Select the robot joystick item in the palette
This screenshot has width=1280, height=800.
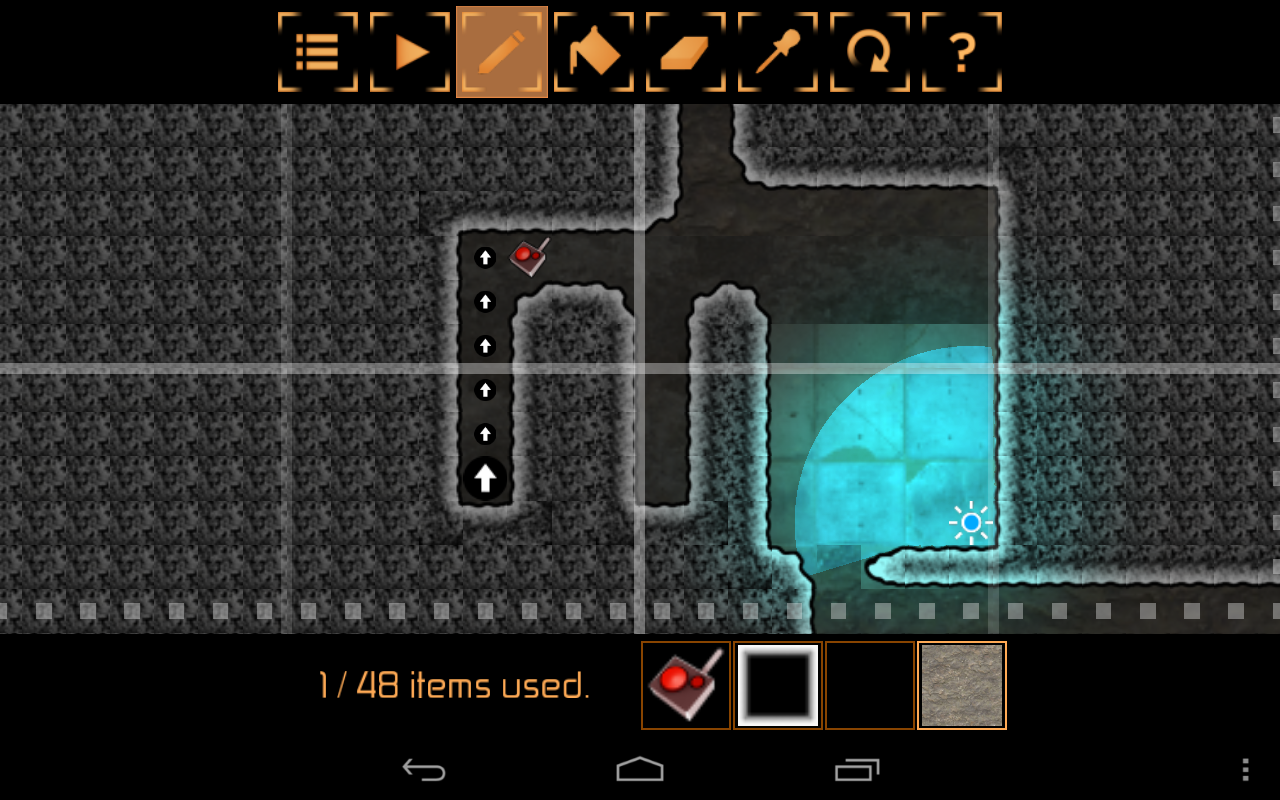coord(685,686)
